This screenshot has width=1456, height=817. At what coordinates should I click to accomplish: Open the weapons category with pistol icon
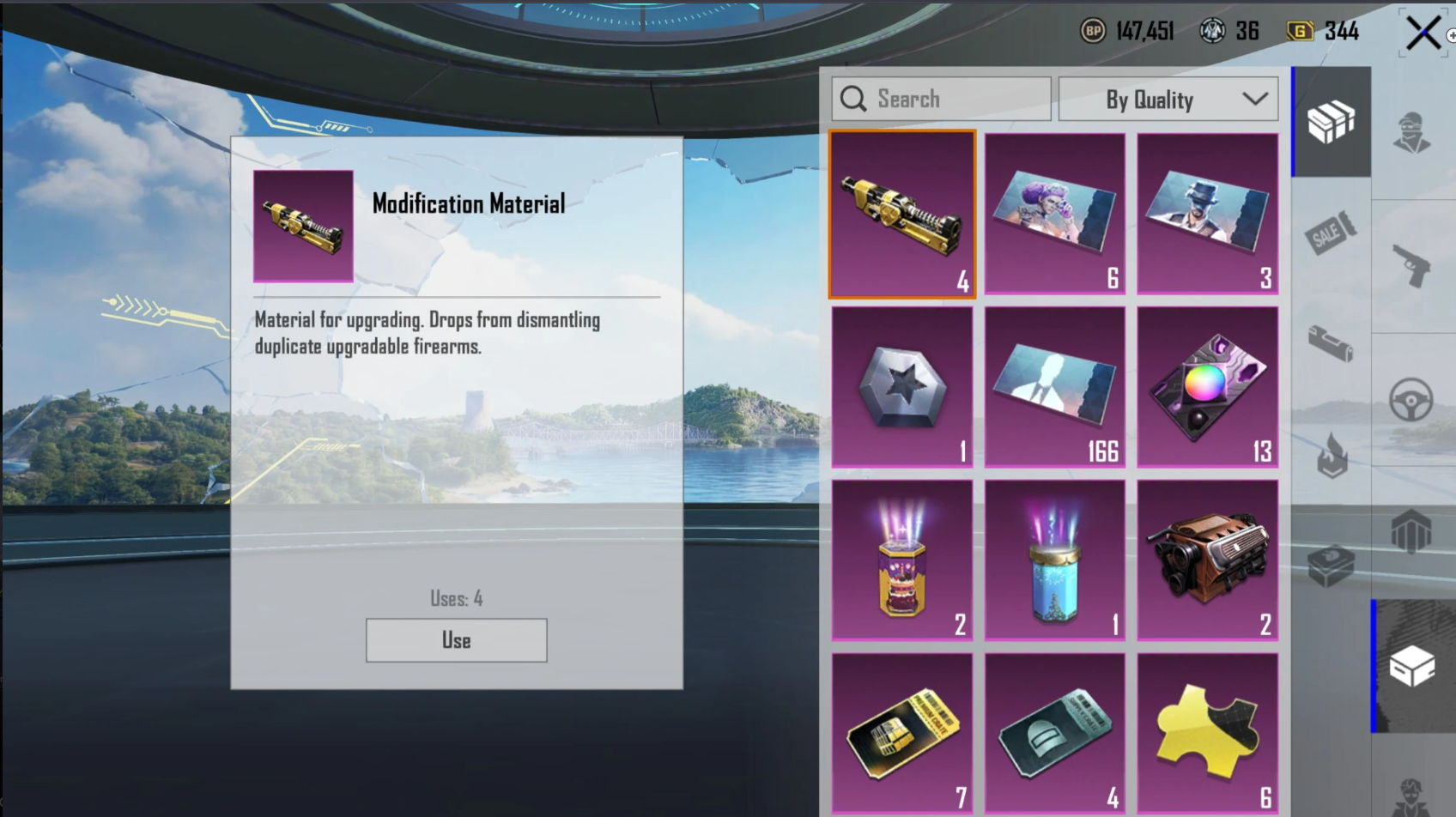point(1414,262)
